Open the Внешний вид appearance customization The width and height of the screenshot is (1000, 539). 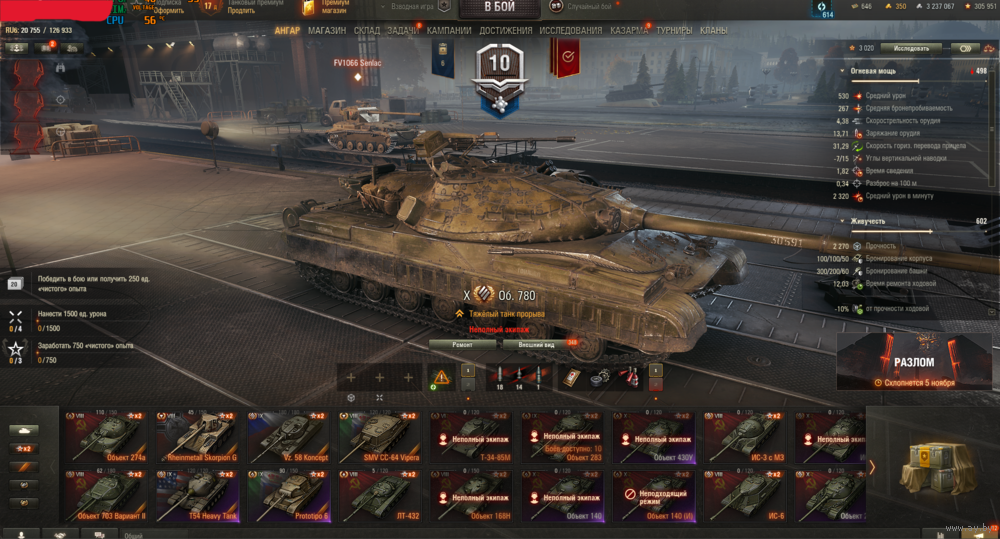point(537,344)
